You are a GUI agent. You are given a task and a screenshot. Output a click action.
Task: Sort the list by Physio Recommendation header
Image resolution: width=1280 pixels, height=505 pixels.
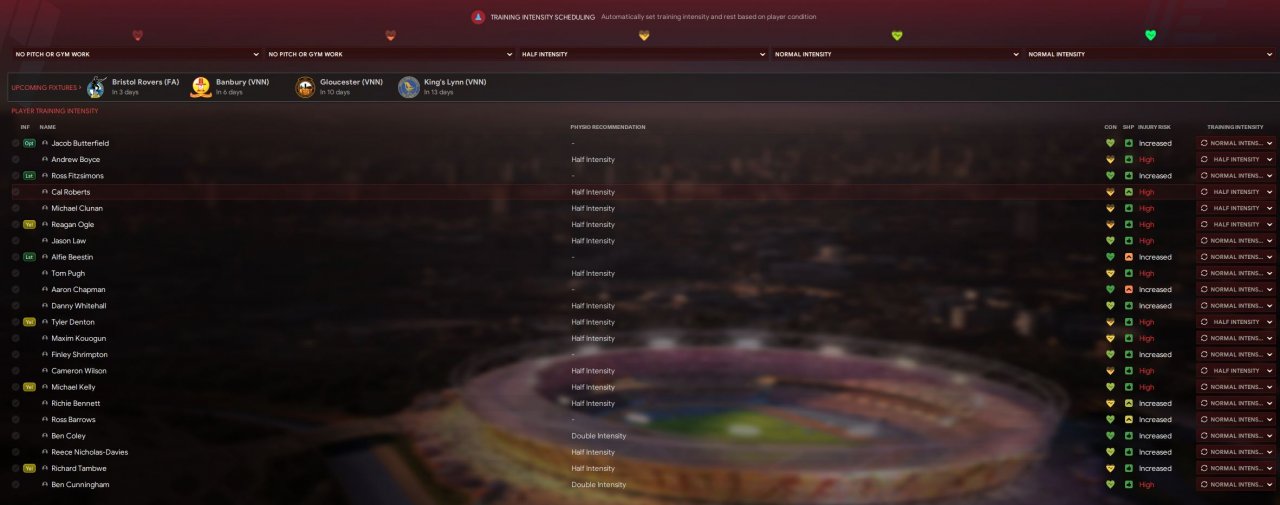[607, 127]
